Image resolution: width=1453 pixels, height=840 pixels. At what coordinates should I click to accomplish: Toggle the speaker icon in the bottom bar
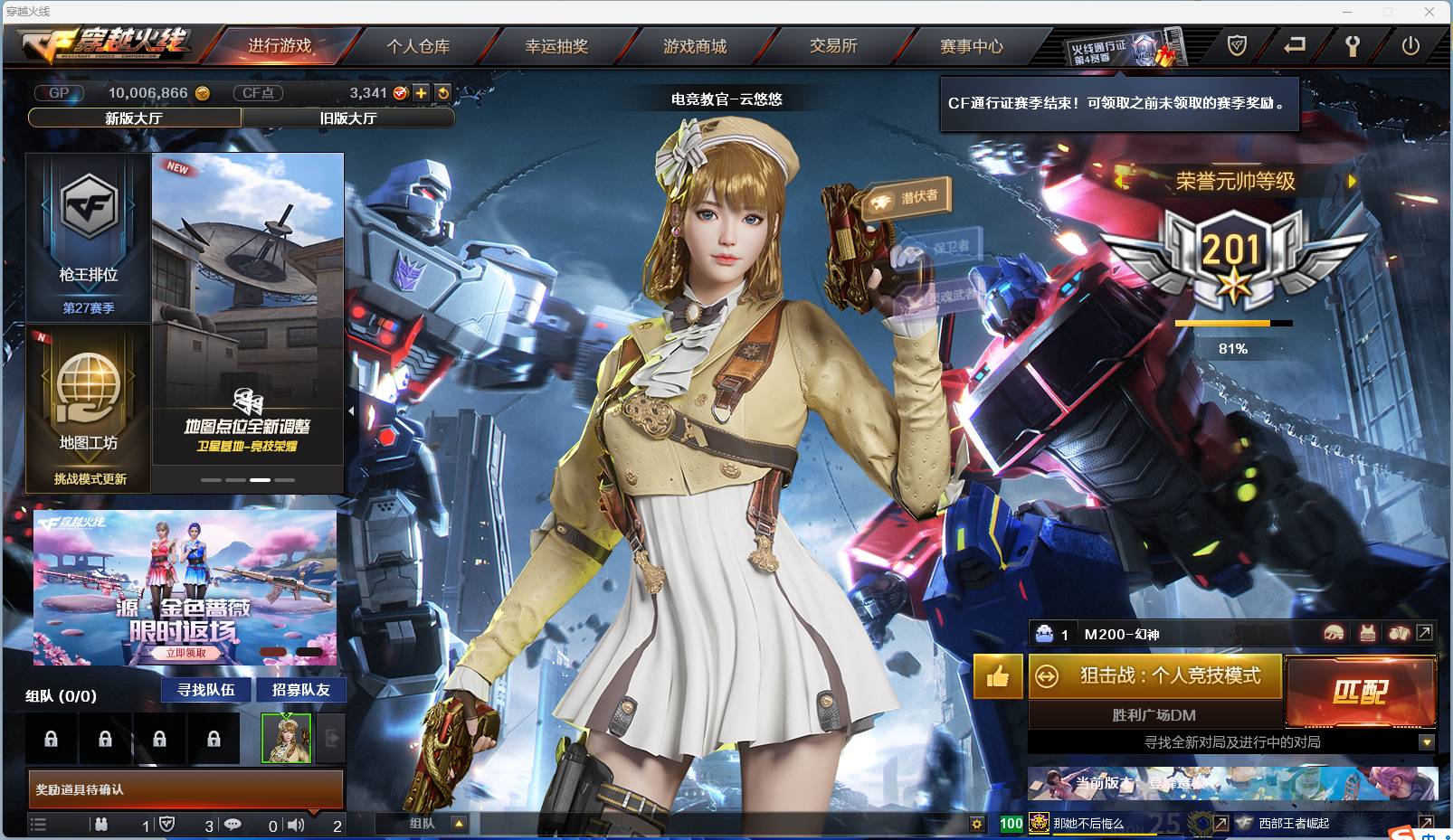pos(296,826)
